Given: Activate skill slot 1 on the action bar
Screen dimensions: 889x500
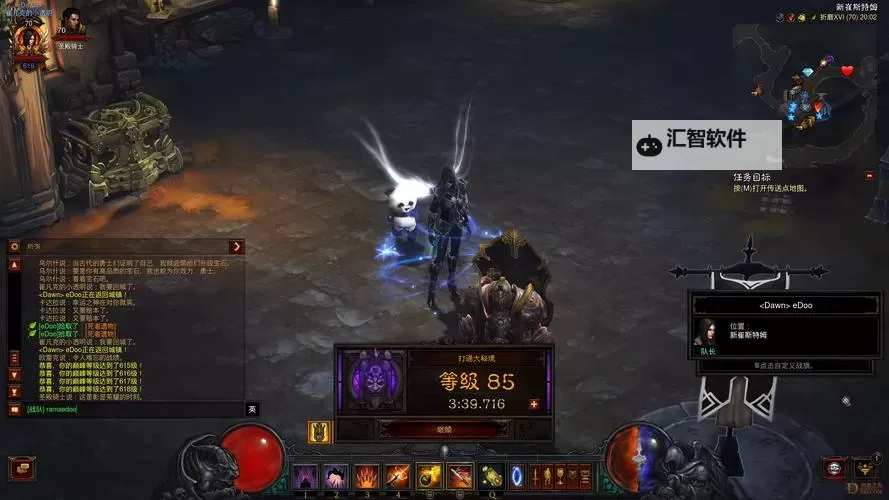Looking at the screenshot, I should coord(305,476).
